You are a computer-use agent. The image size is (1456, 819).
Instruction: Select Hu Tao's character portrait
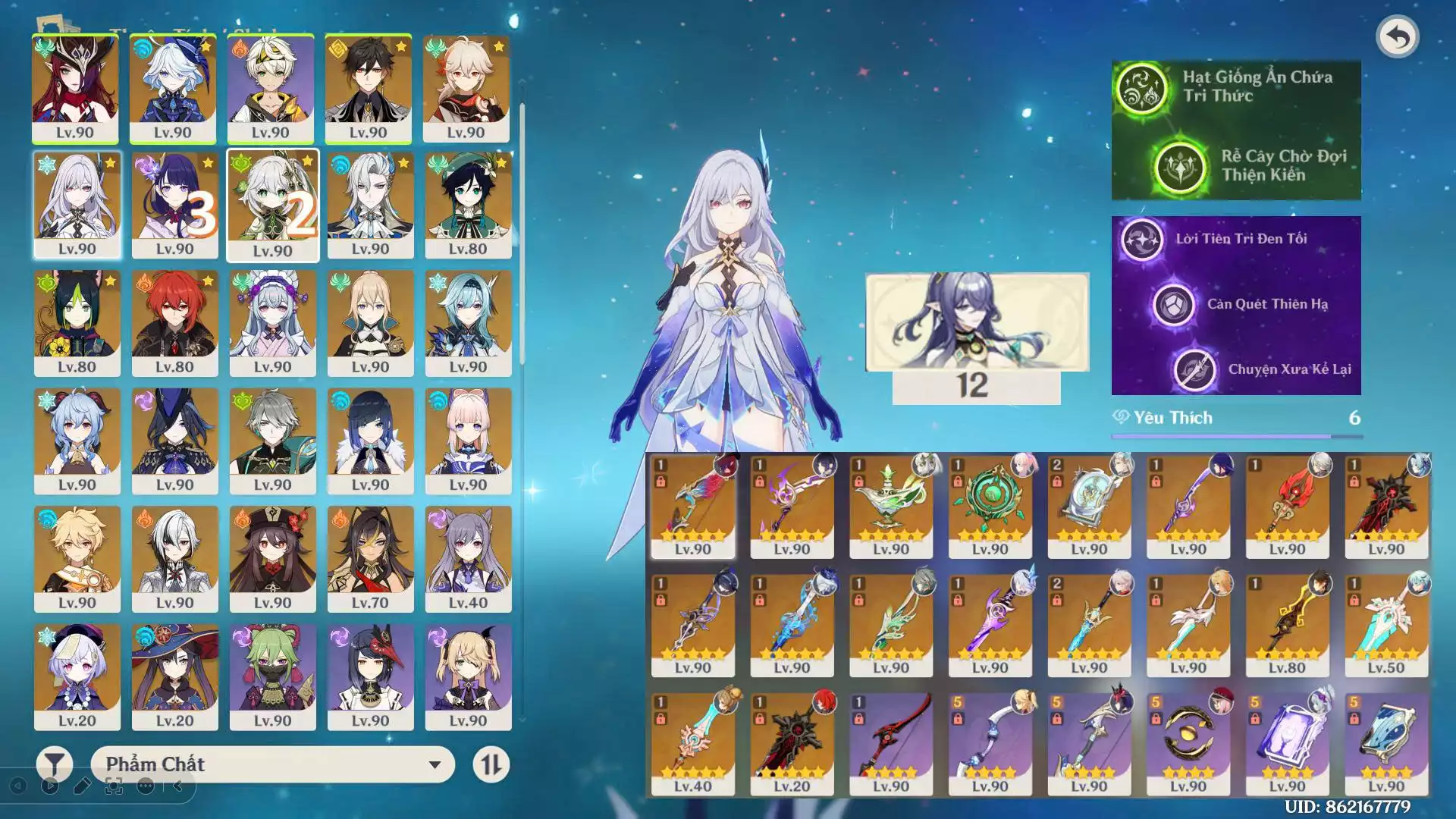coord(272,558)
